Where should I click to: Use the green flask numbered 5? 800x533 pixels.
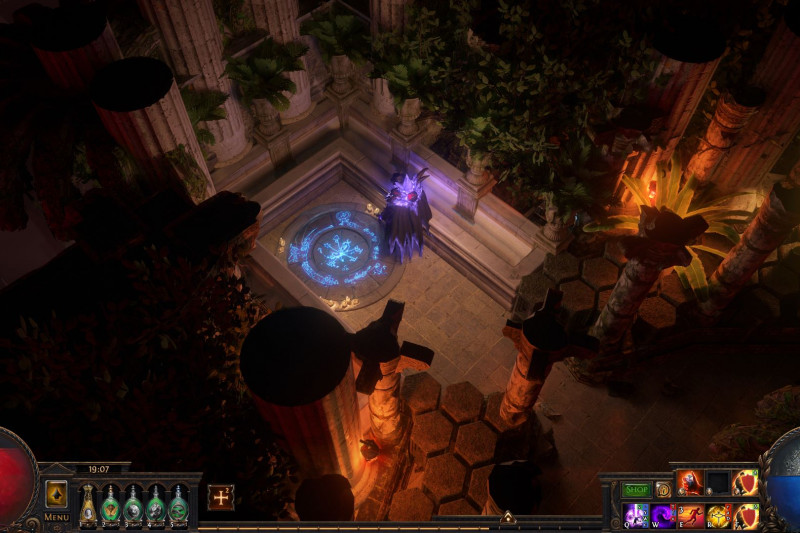(x=179, y=505)
